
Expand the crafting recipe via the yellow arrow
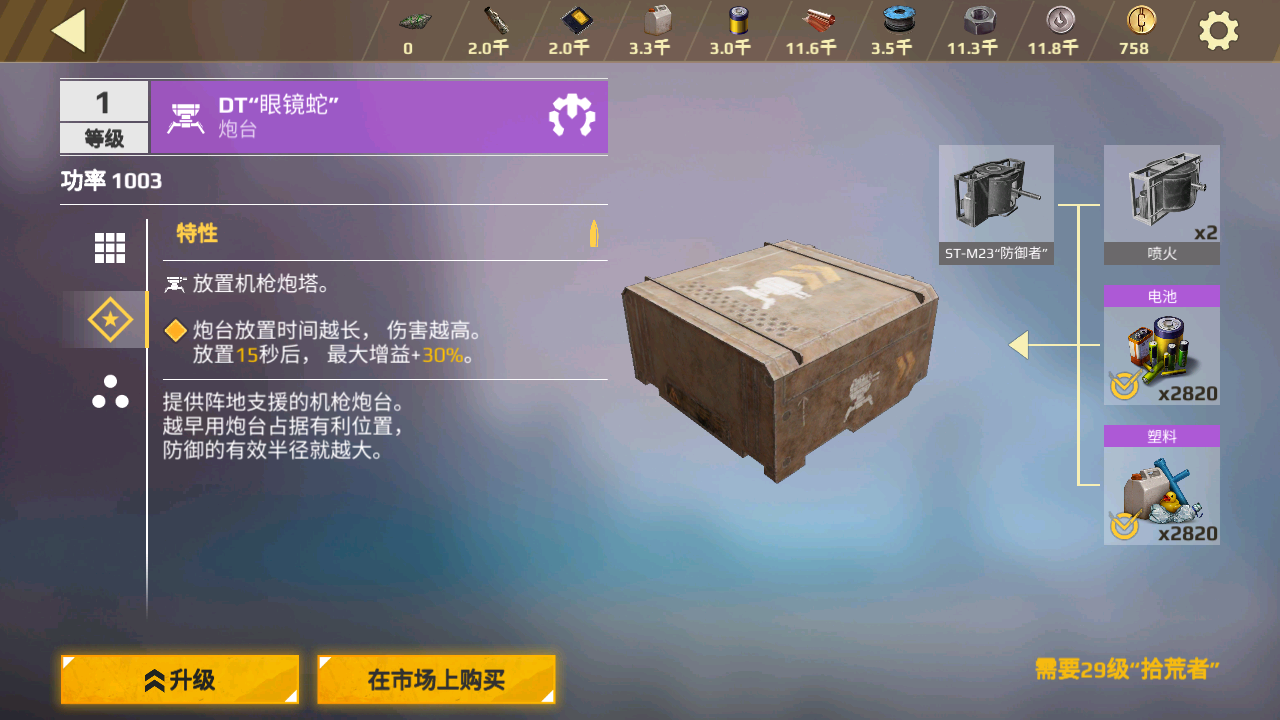[1019, 345]
